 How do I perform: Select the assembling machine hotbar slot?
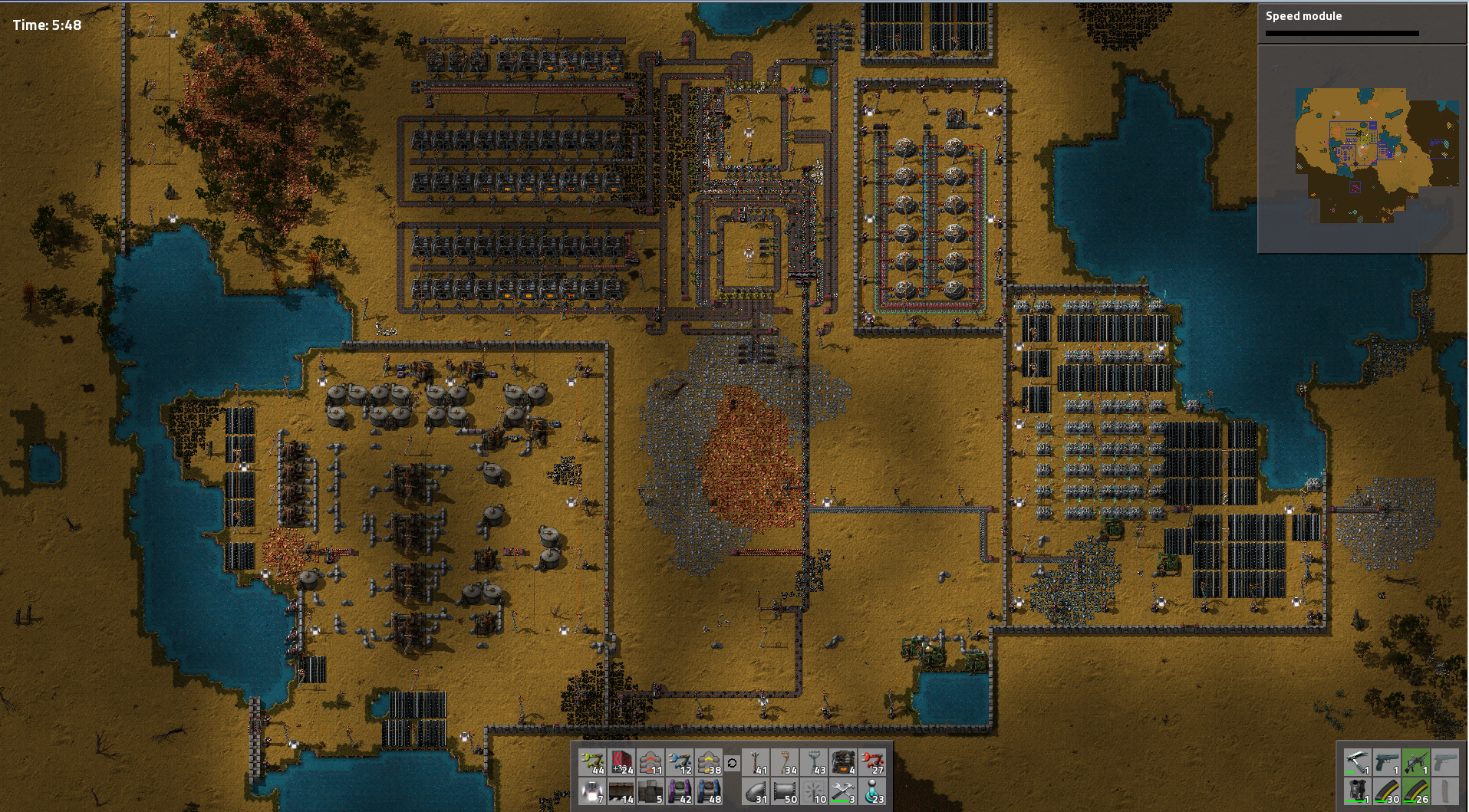click(843, 763)
